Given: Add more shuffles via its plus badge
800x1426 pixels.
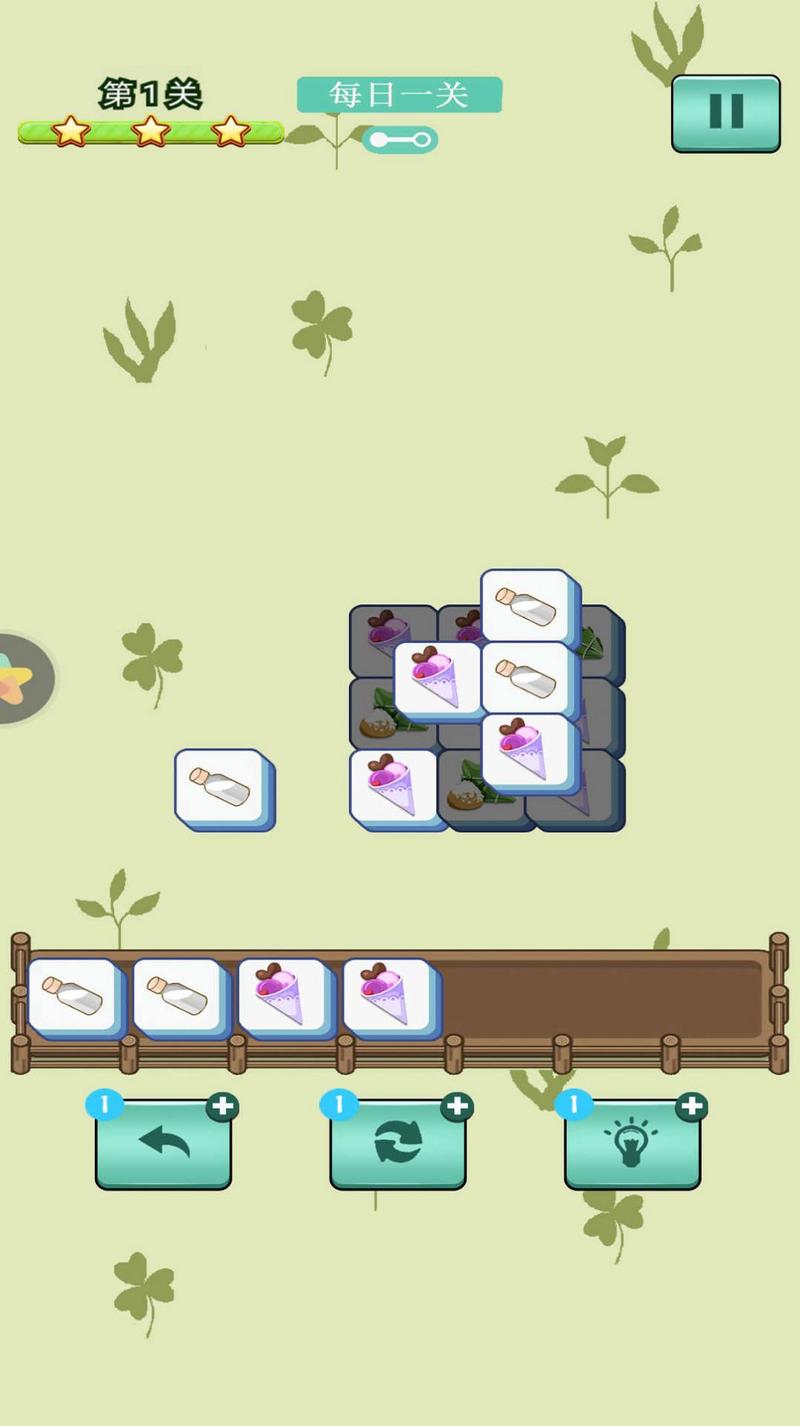Looking at the screenshot, I should 457,1106.
